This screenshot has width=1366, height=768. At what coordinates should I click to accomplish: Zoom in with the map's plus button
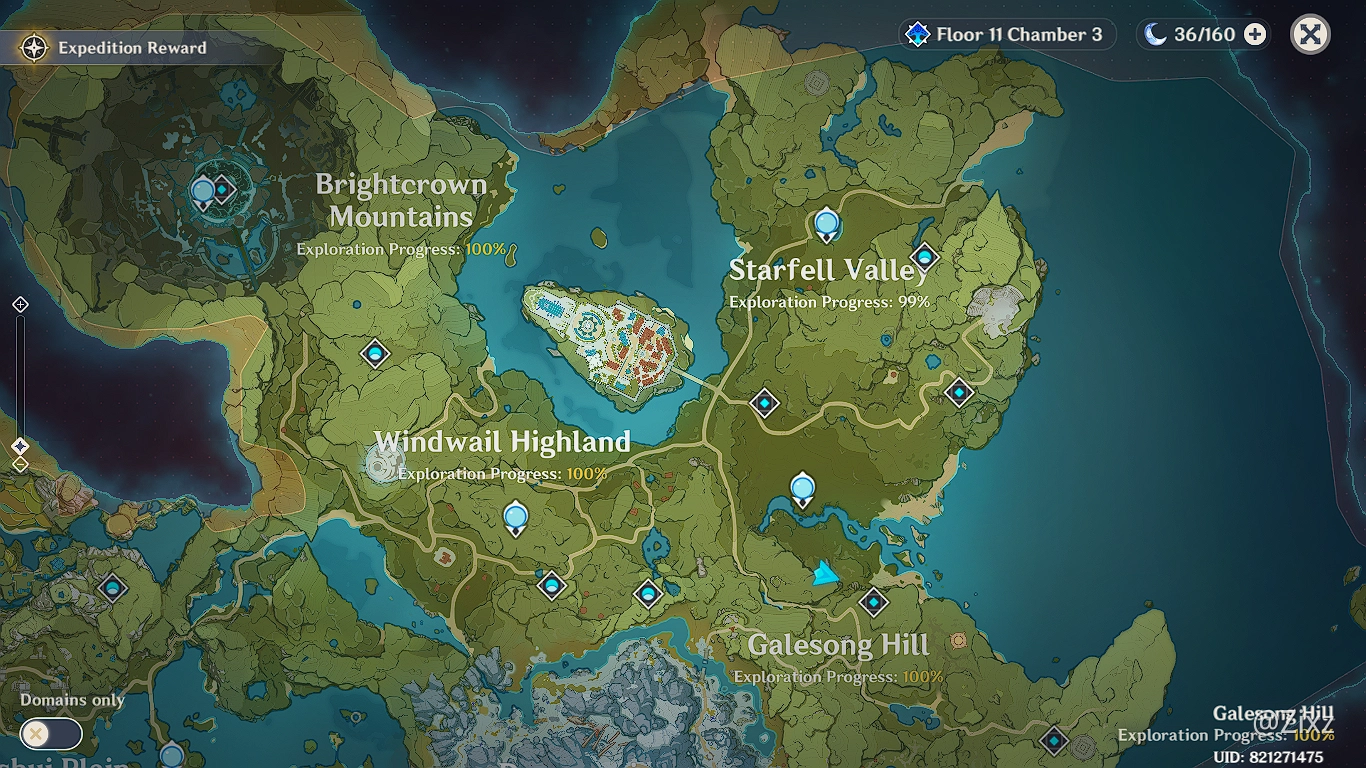point(20,304)
